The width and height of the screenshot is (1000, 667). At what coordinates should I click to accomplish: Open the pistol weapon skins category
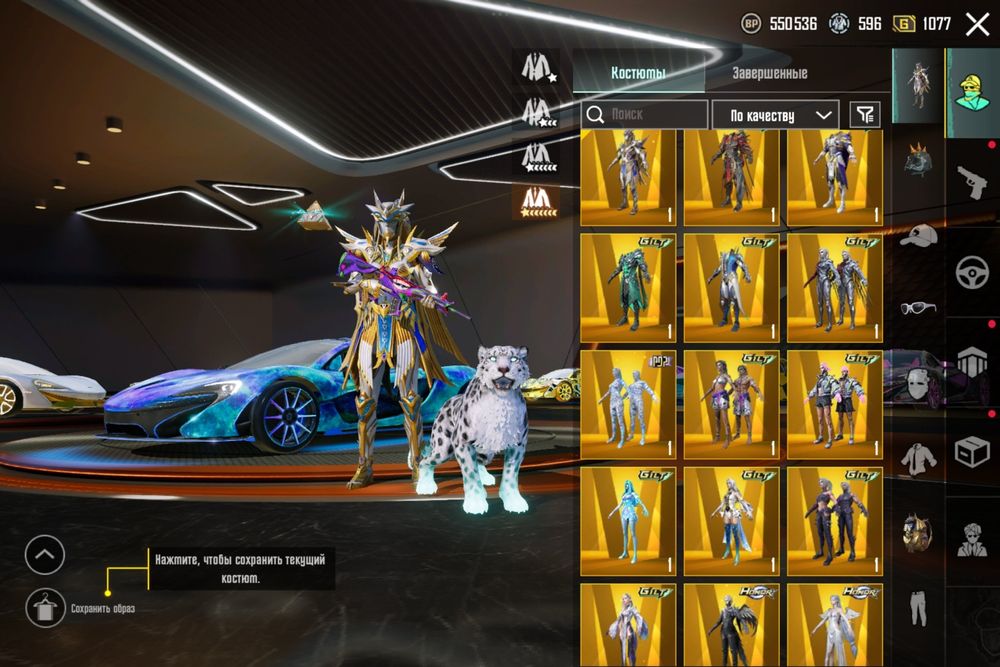pos(971,181)
